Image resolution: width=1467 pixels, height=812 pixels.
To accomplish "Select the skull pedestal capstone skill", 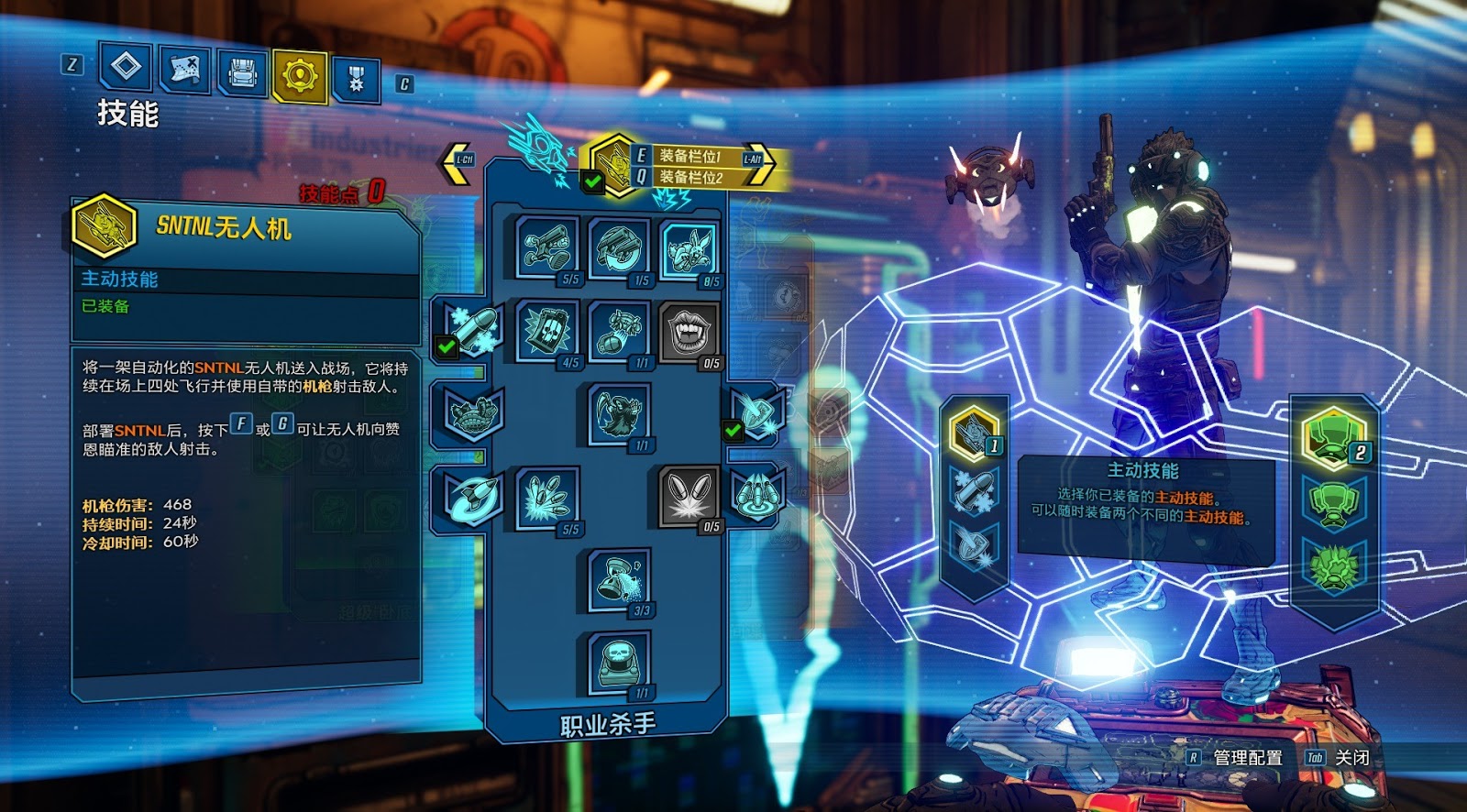I will click(620, 662).
